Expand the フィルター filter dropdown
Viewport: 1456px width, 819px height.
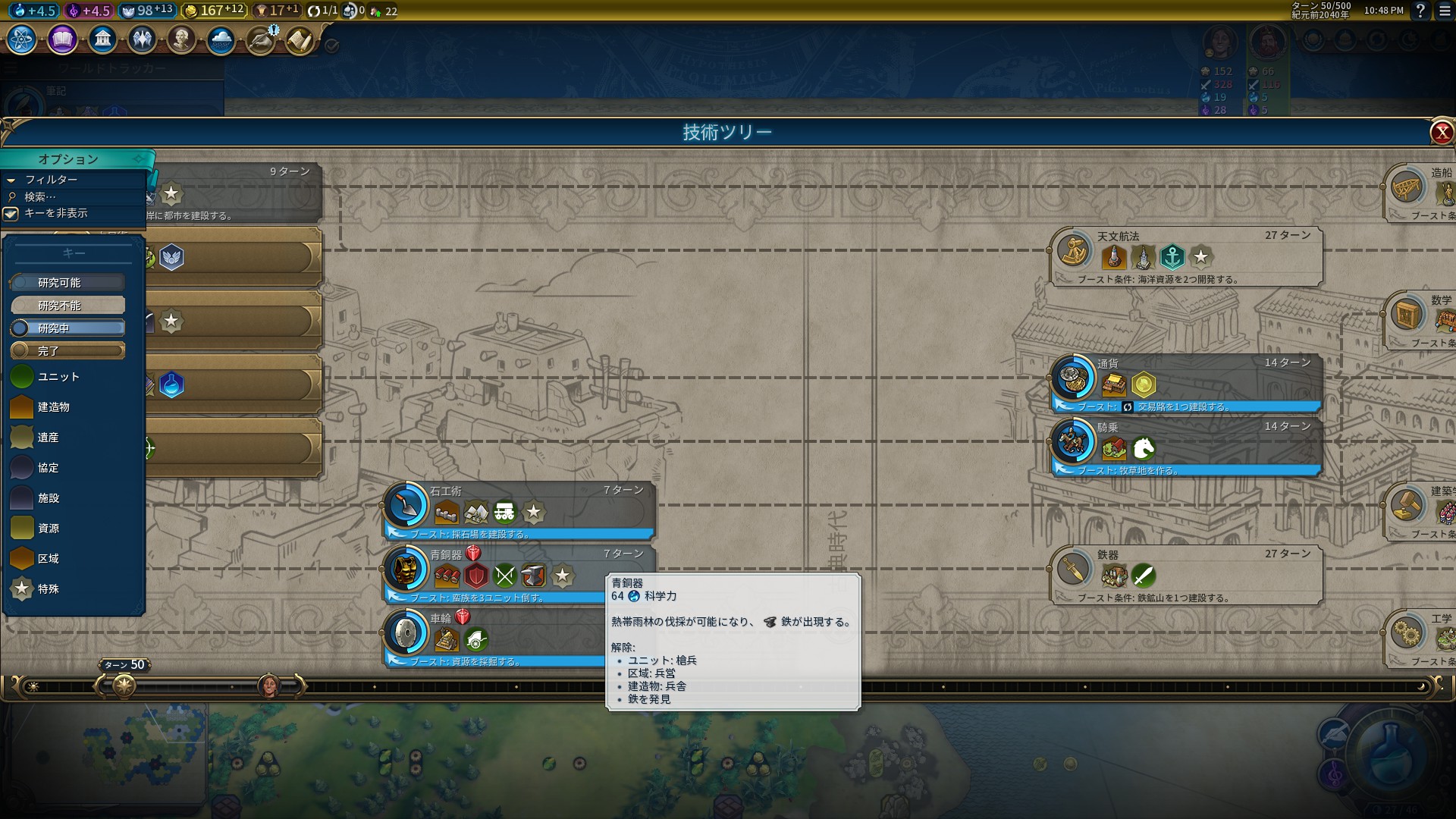point(52,180)
